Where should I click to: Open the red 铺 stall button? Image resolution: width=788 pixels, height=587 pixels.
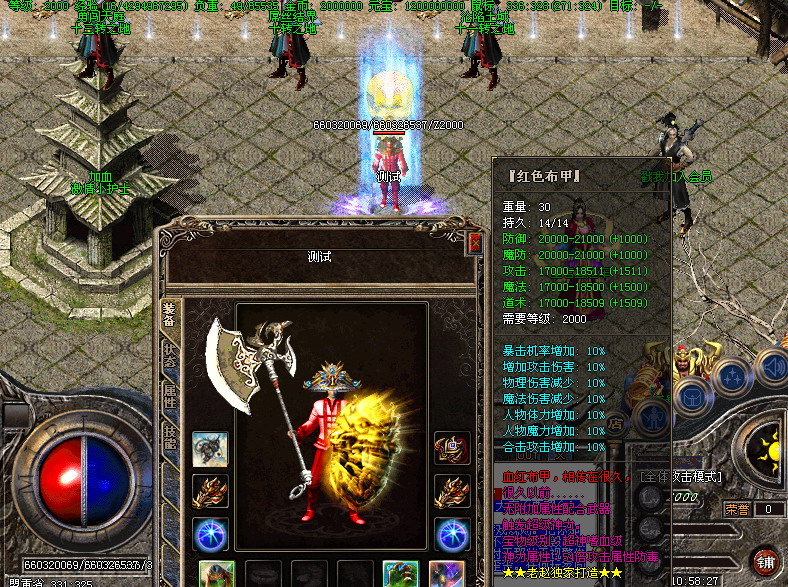click(x=766, y=561)
